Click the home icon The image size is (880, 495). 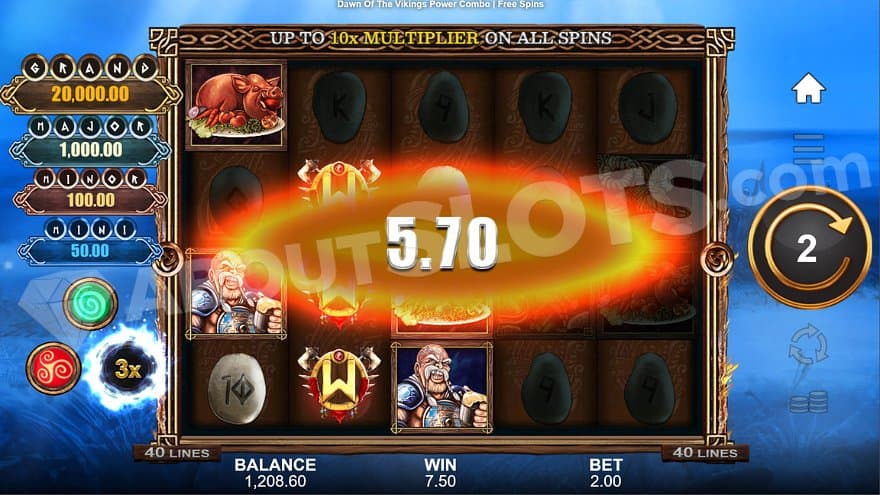(x=808, y=89)
